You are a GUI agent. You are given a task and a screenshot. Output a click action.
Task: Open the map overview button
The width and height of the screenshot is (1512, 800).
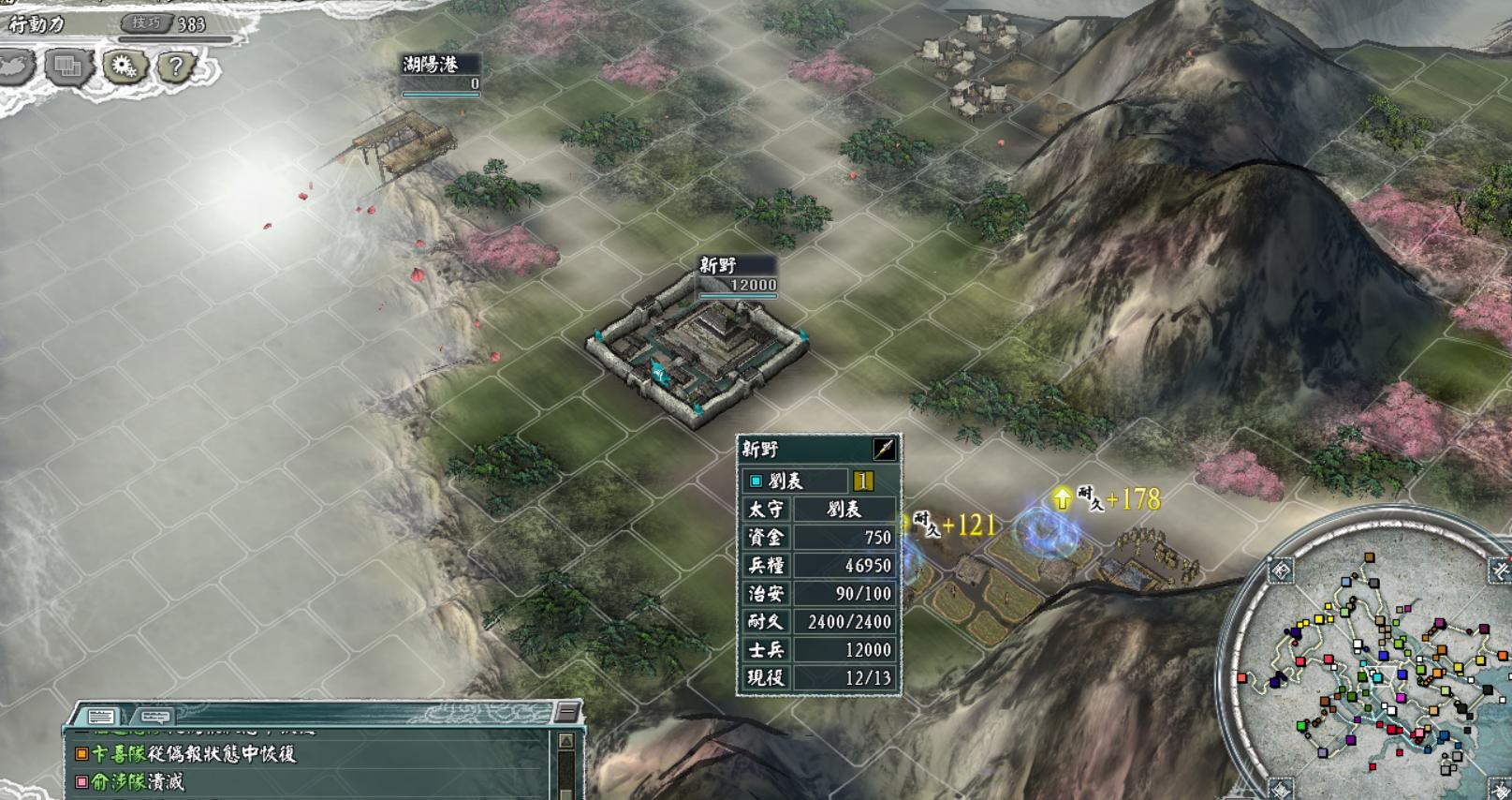(x=15, y=67)
